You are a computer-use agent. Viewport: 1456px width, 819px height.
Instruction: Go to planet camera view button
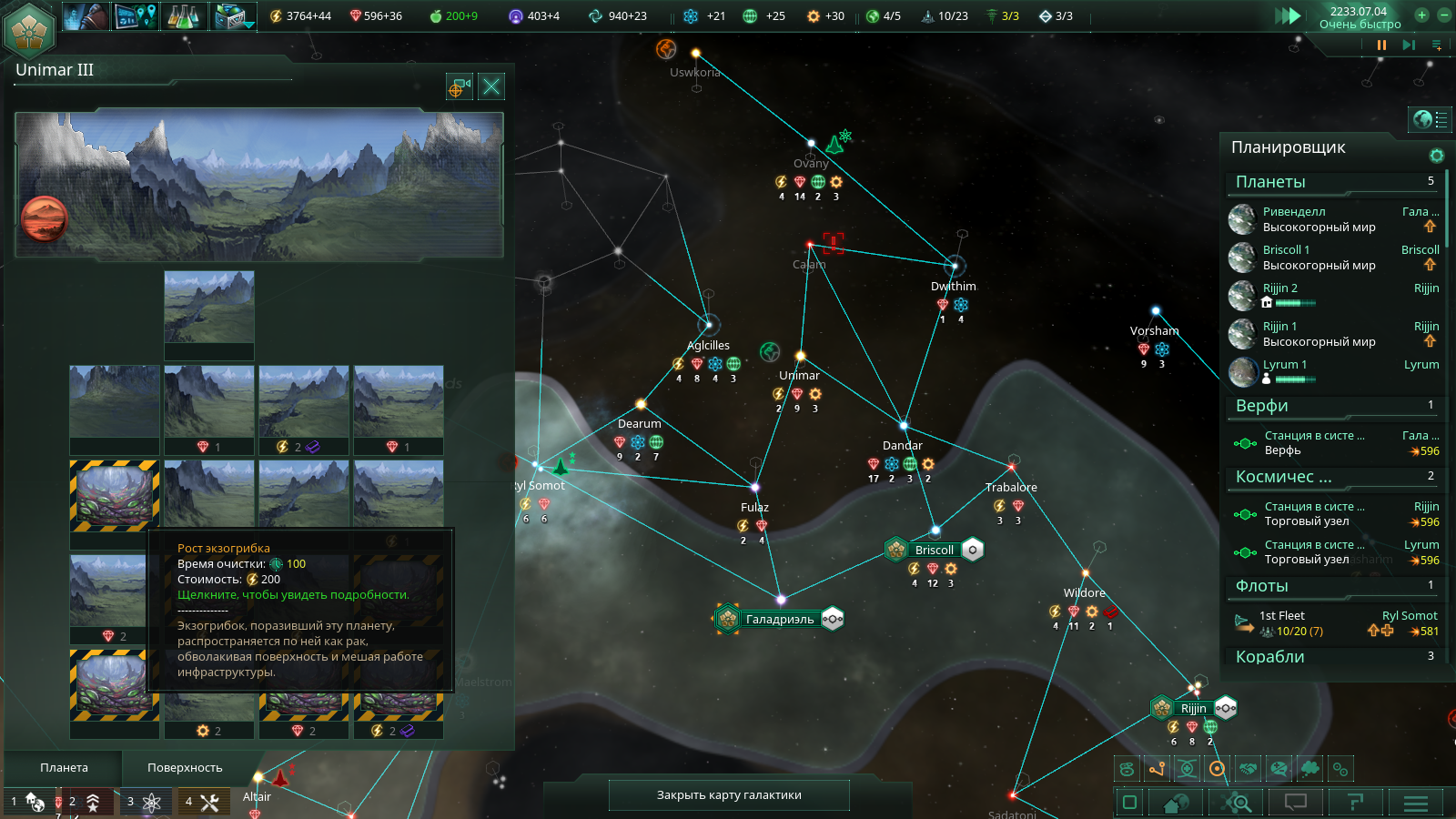[x=459, y=86]
